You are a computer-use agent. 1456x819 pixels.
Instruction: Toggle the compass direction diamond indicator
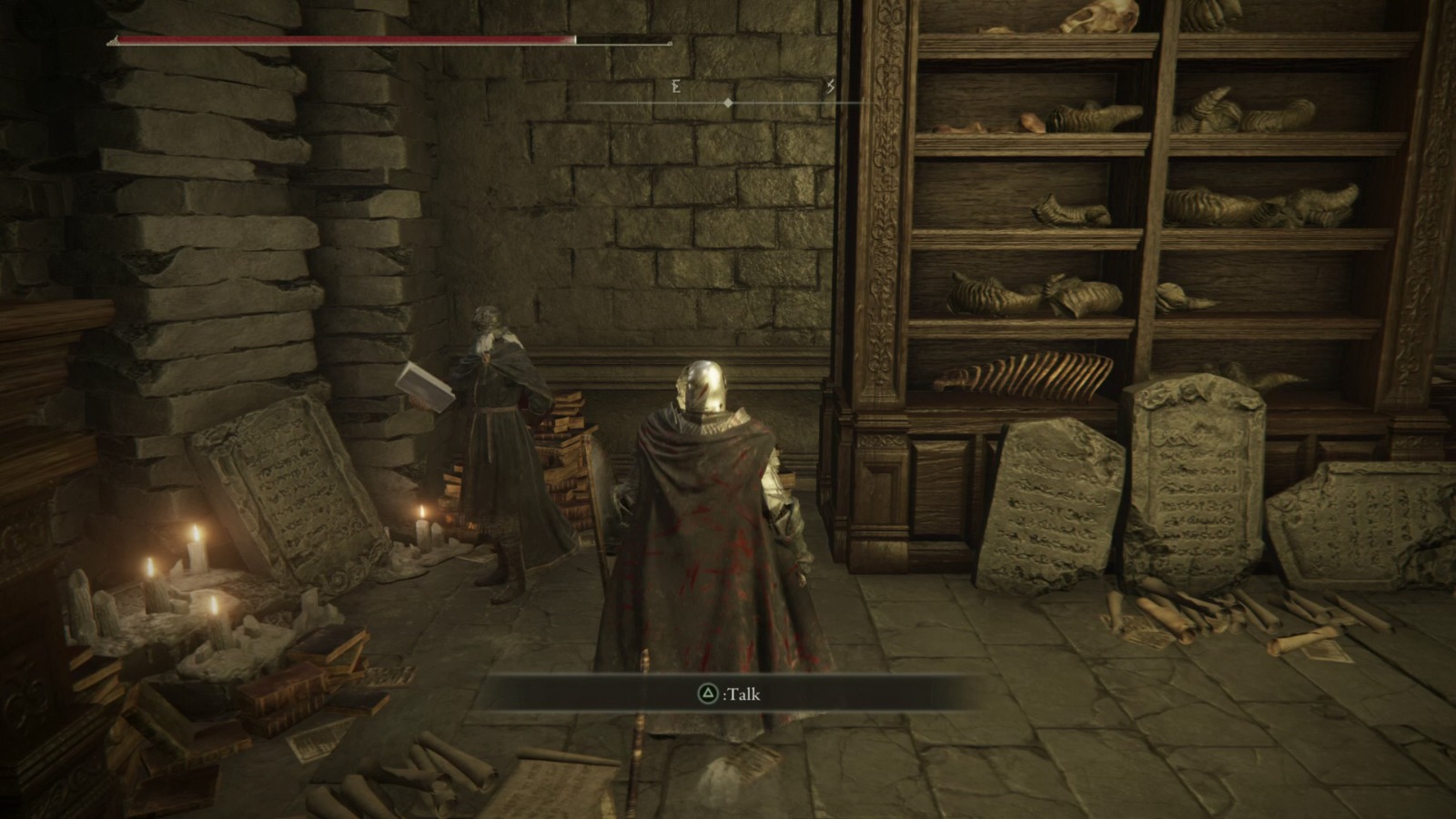pos(728,103)
